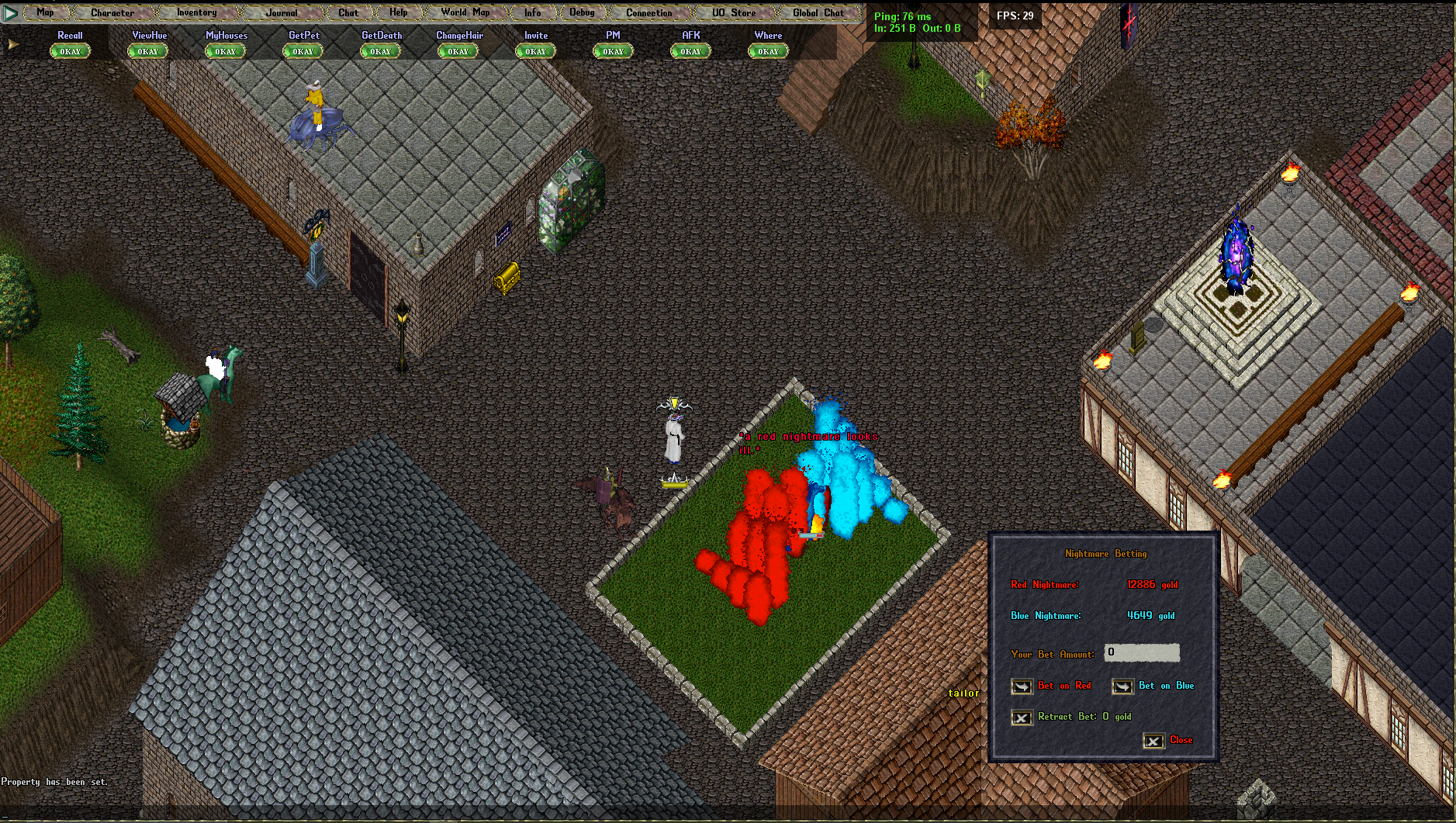Image resolution: width=1456 pixels, height=823 pixels.
Task: Open Global Chat
Action: tap(818, 12)
